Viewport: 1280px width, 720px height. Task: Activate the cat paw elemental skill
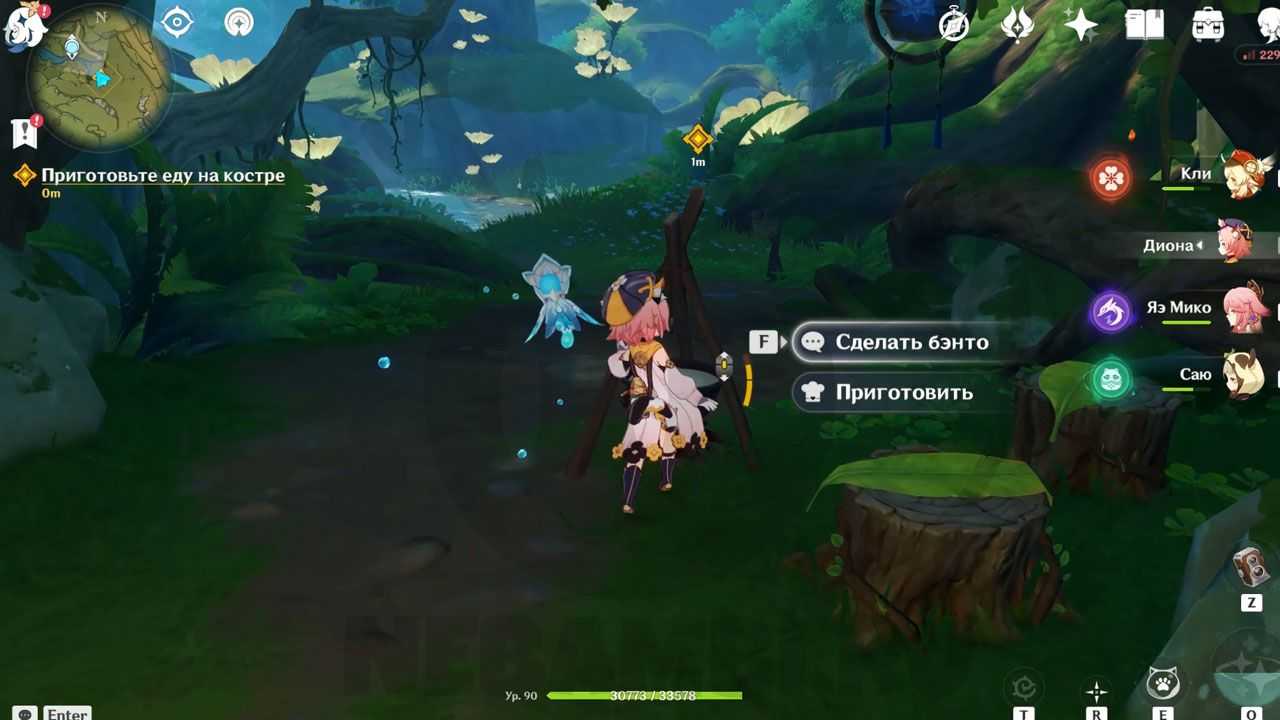(x=1162, y=684)
